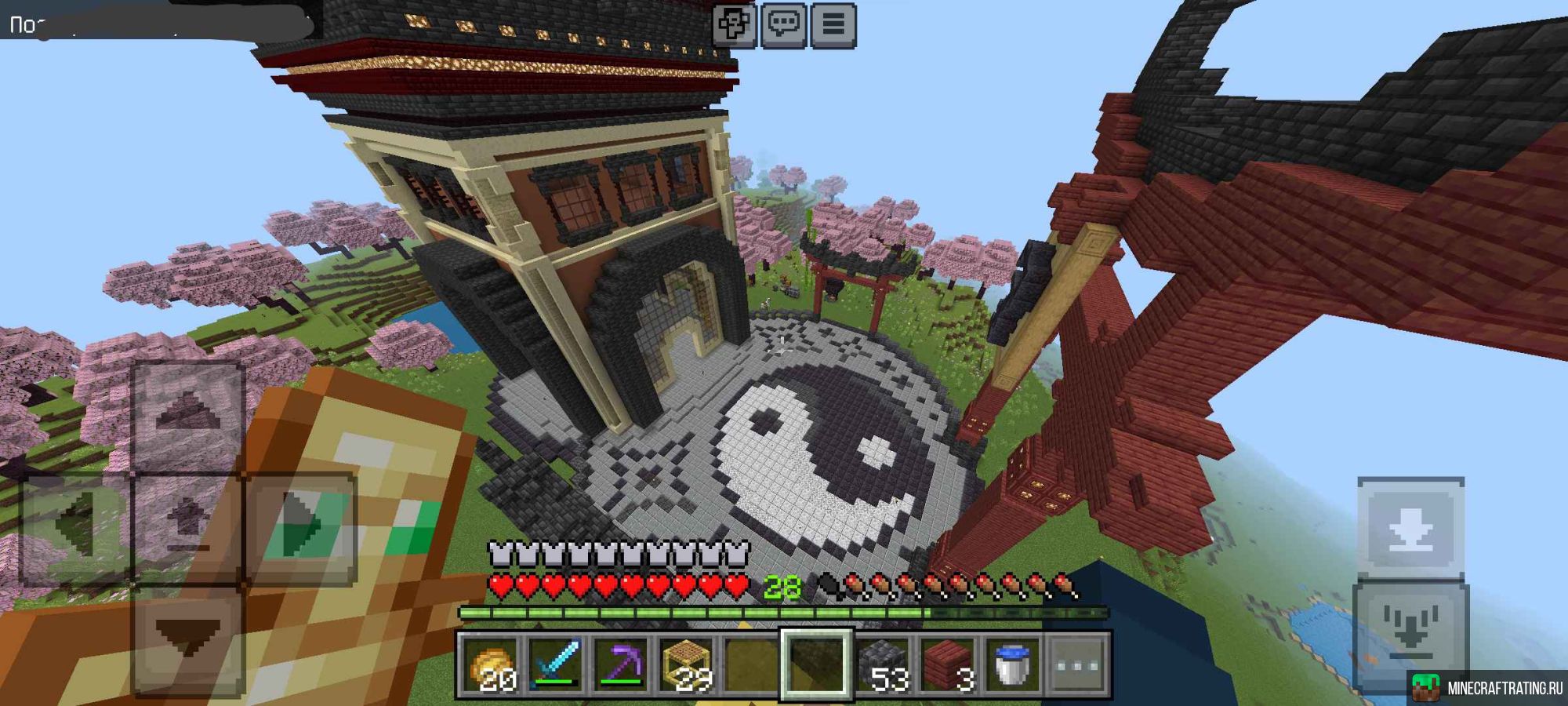The image size is (1568, 706).
Task: Open the inventory with three-dot button
Action: click(1078, 664)
